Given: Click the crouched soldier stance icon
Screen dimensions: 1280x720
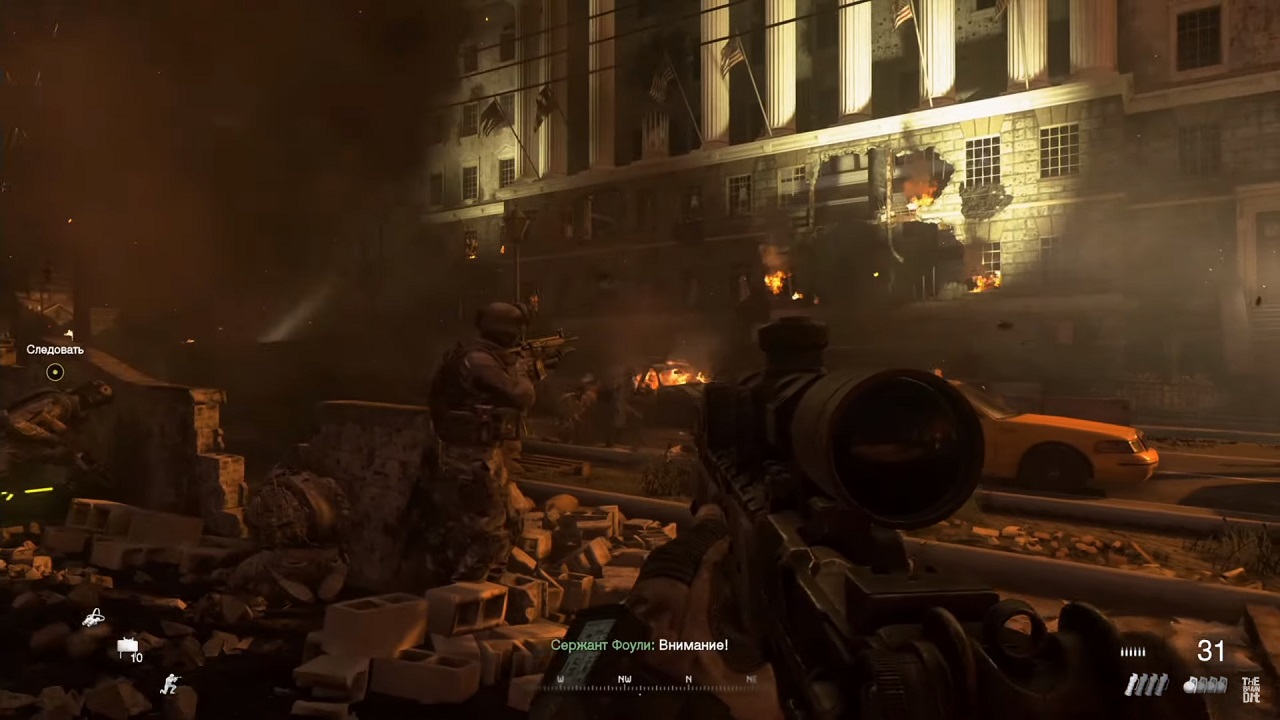Looking at the screenshot, I should [x=171, y=682].
